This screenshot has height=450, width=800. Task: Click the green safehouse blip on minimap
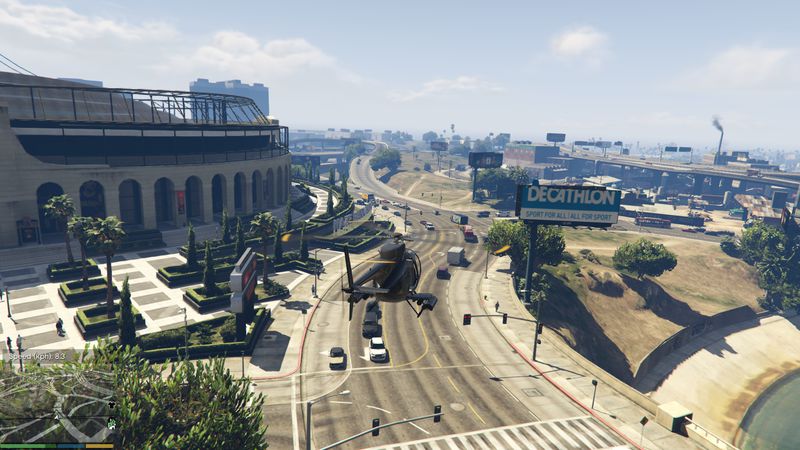coord(111,424)
